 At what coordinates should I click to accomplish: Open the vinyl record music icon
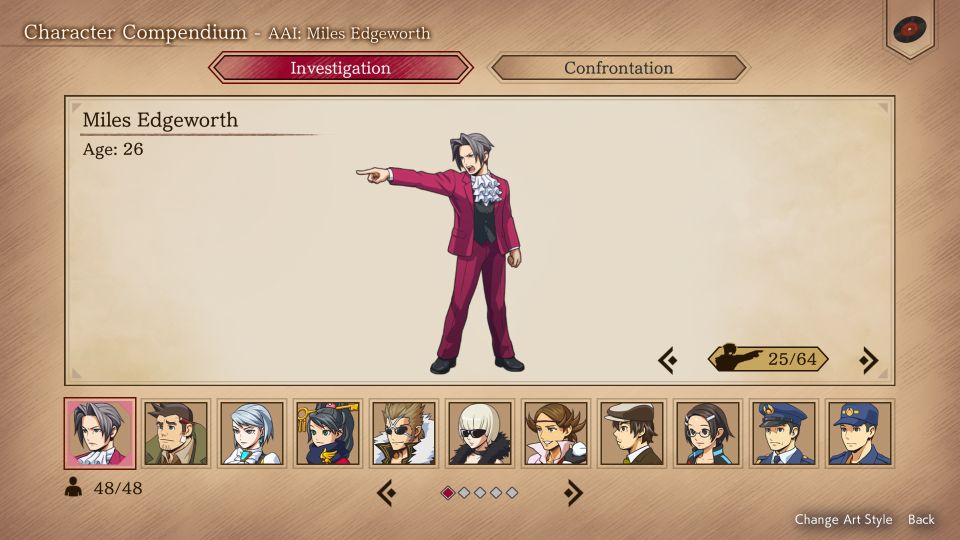click(x=909, y=28)
